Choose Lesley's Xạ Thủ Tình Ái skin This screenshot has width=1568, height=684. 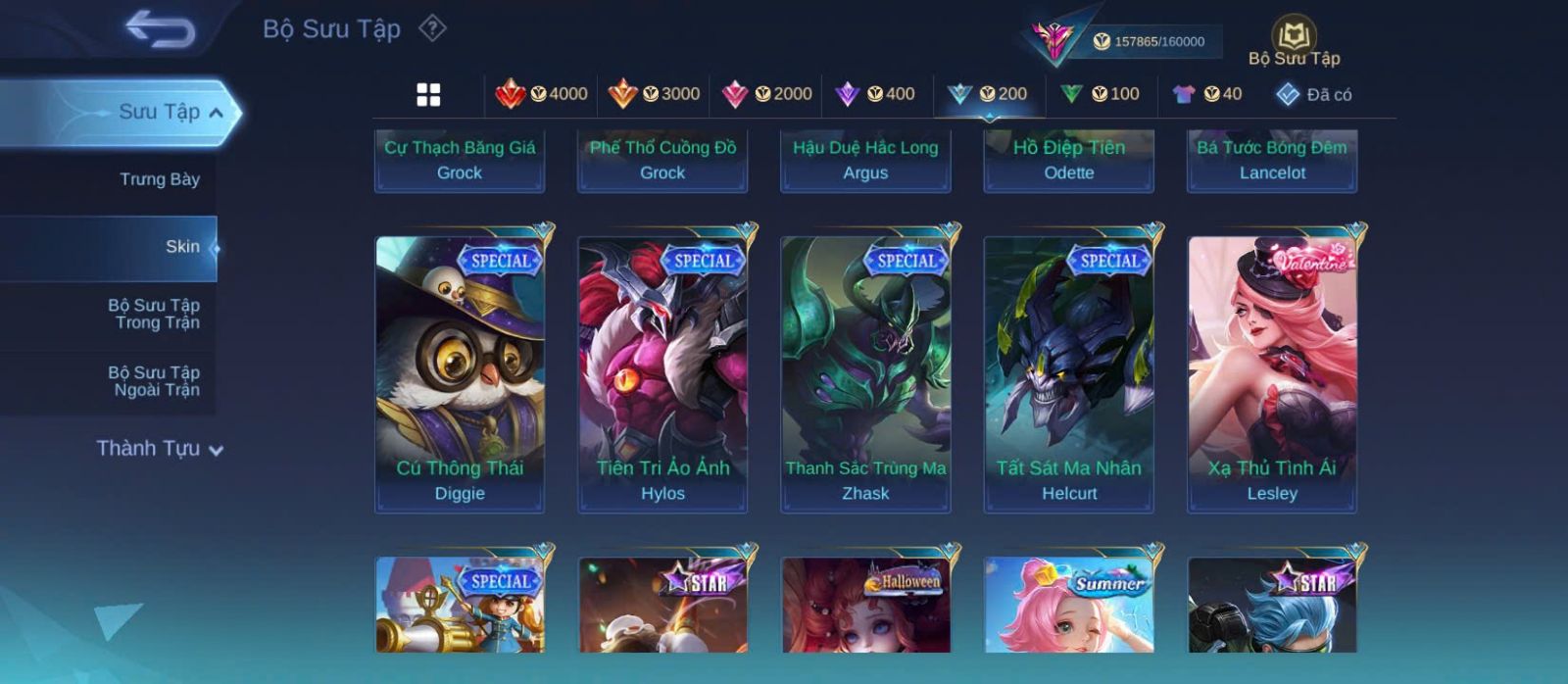pyautogui.click(x=1272, y=373)
